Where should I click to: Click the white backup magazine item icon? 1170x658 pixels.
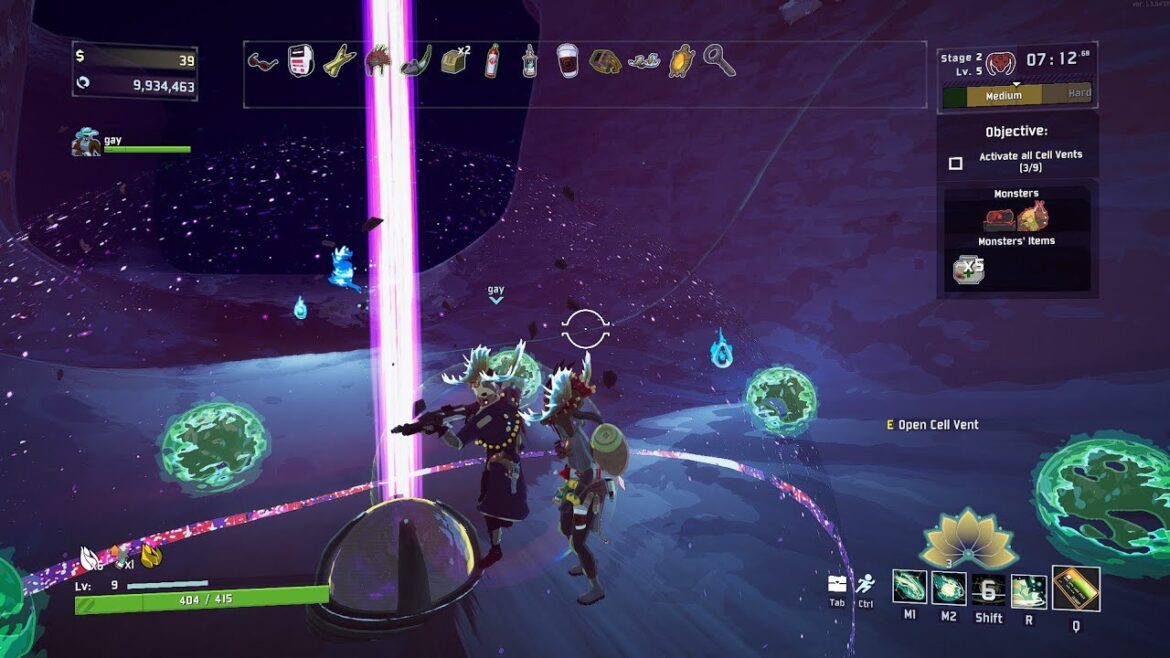tap(302, 61)
